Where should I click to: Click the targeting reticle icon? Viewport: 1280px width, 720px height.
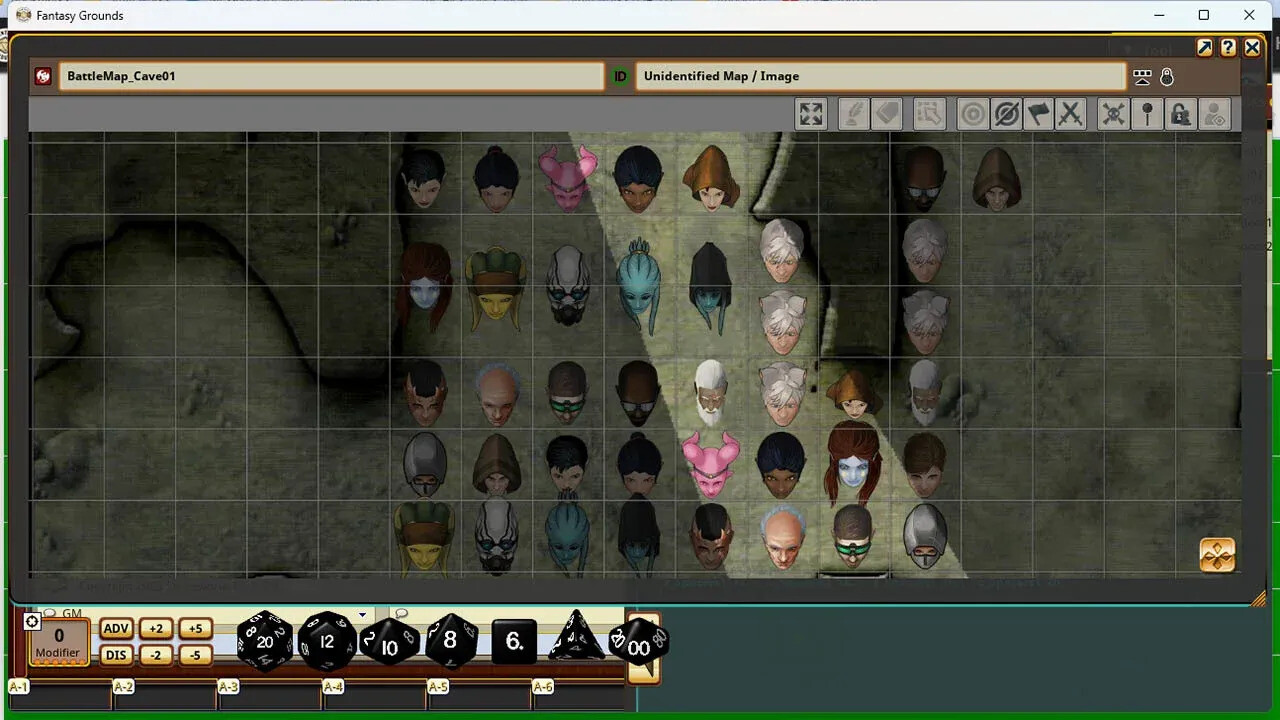coord(971,113)
